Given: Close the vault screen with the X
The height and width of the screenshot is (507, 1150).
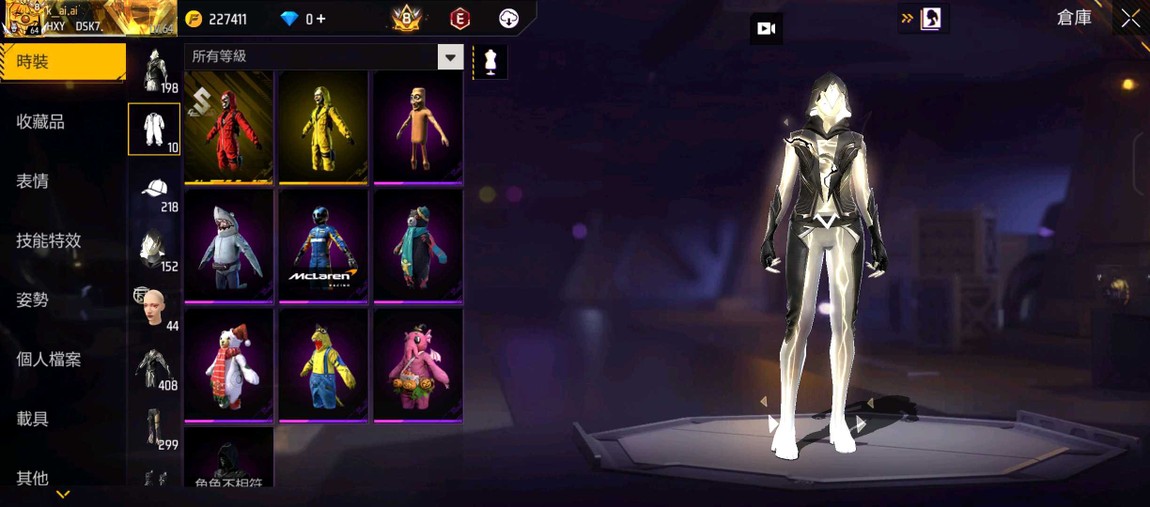Looking at the screenshot, I should coord(1130,18).
